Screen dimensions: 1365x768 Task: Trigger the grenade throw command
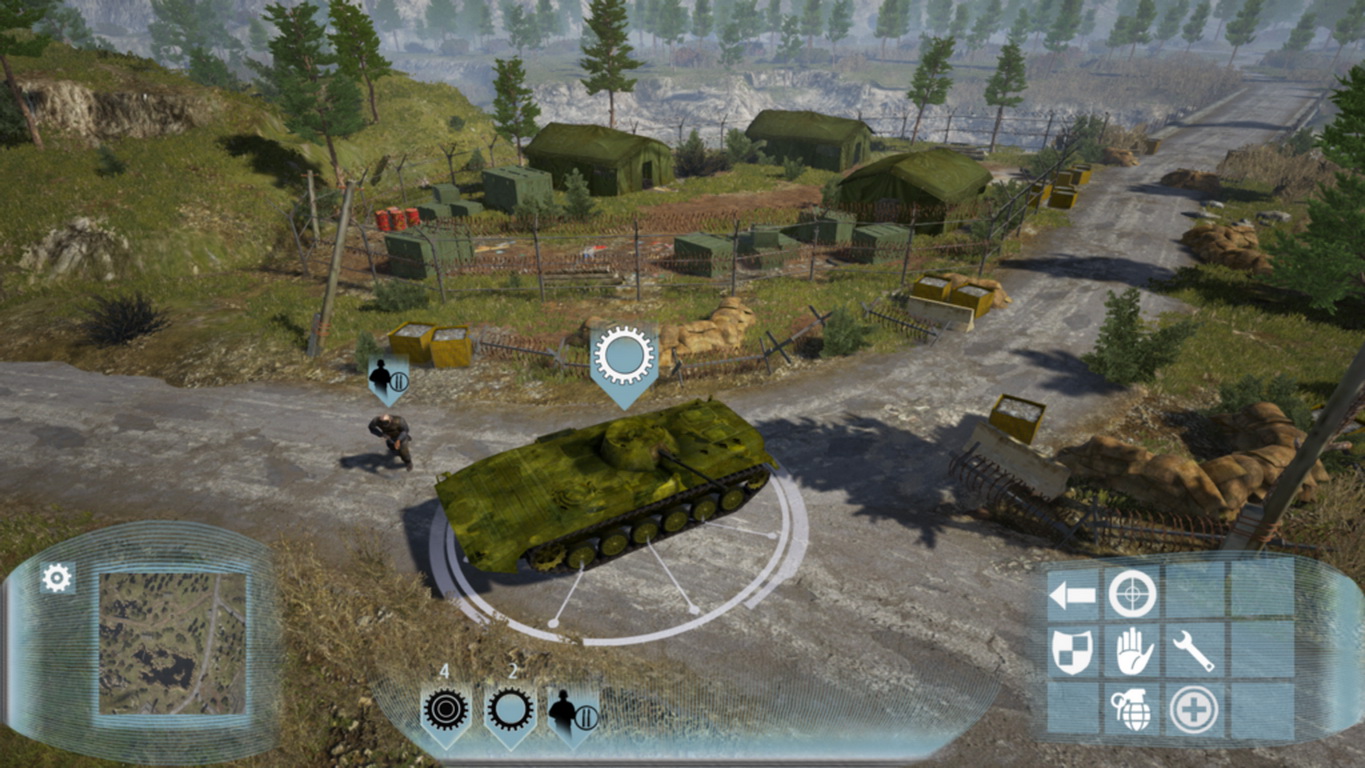[x=1132, y=709]
